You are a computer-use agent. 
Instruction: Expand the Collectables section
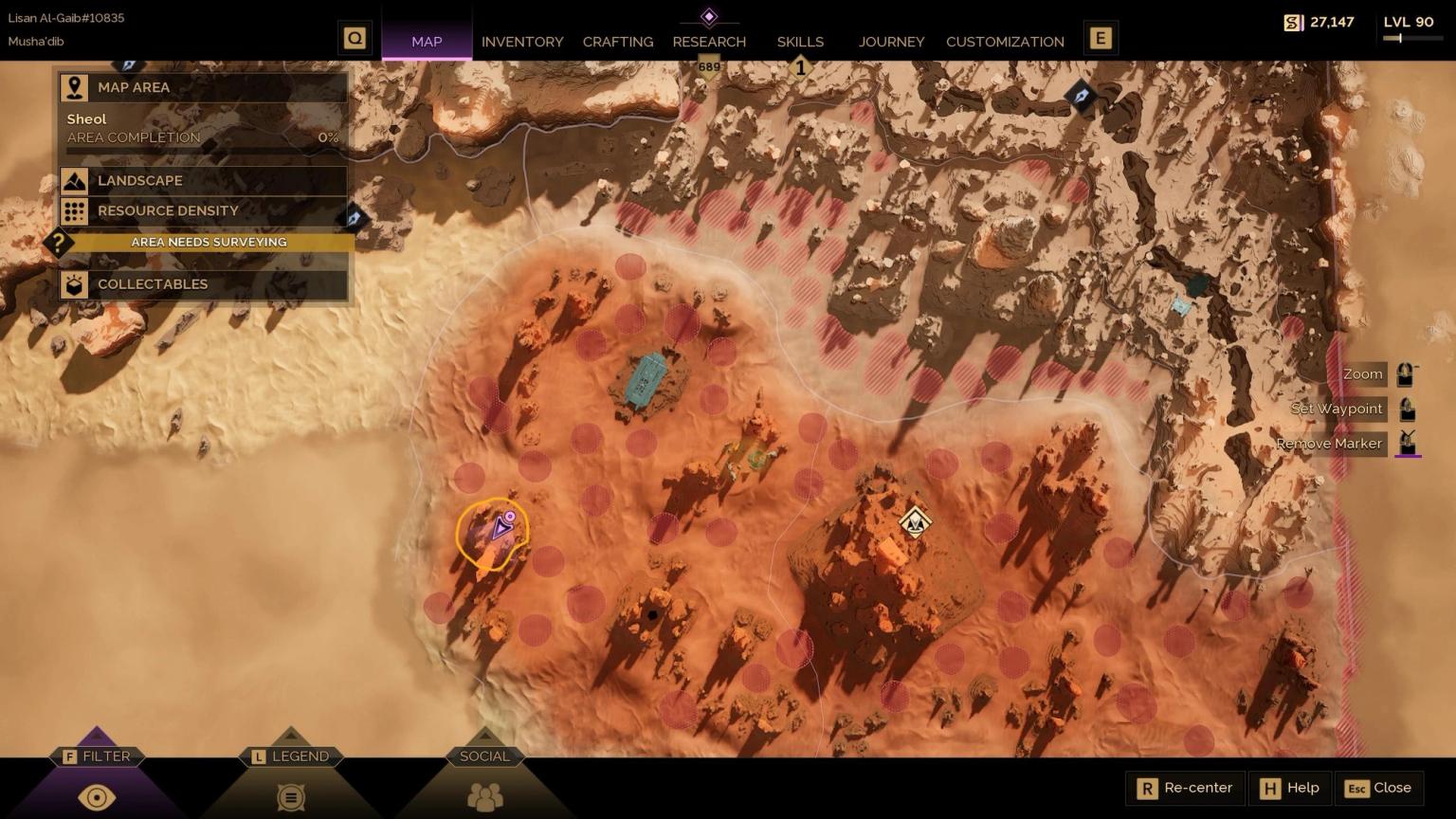coord(74,284)
